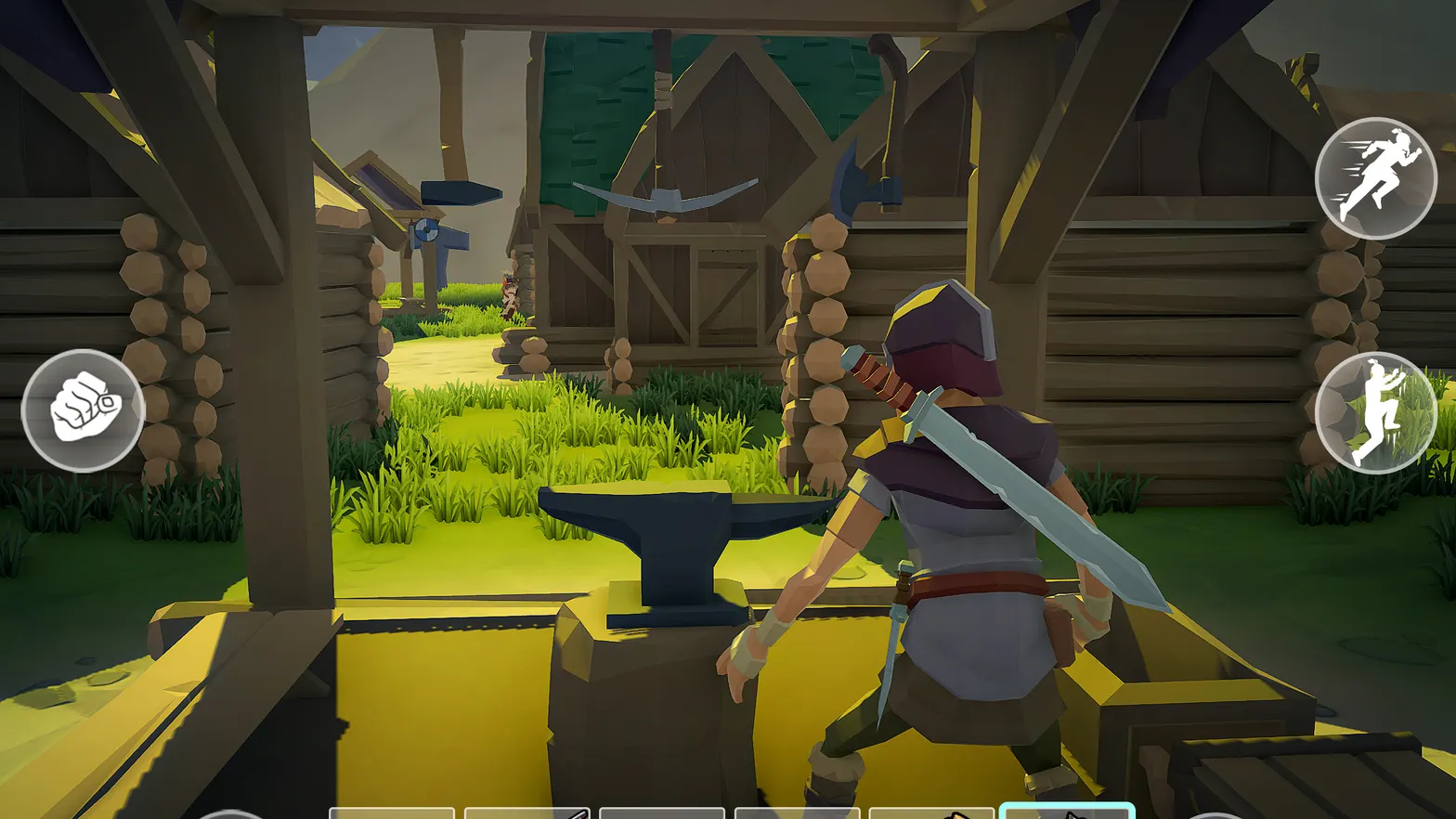This screenshot has height=819, width=1456.
Task: Tap the sprint action button
Action: pos(1377,179)
